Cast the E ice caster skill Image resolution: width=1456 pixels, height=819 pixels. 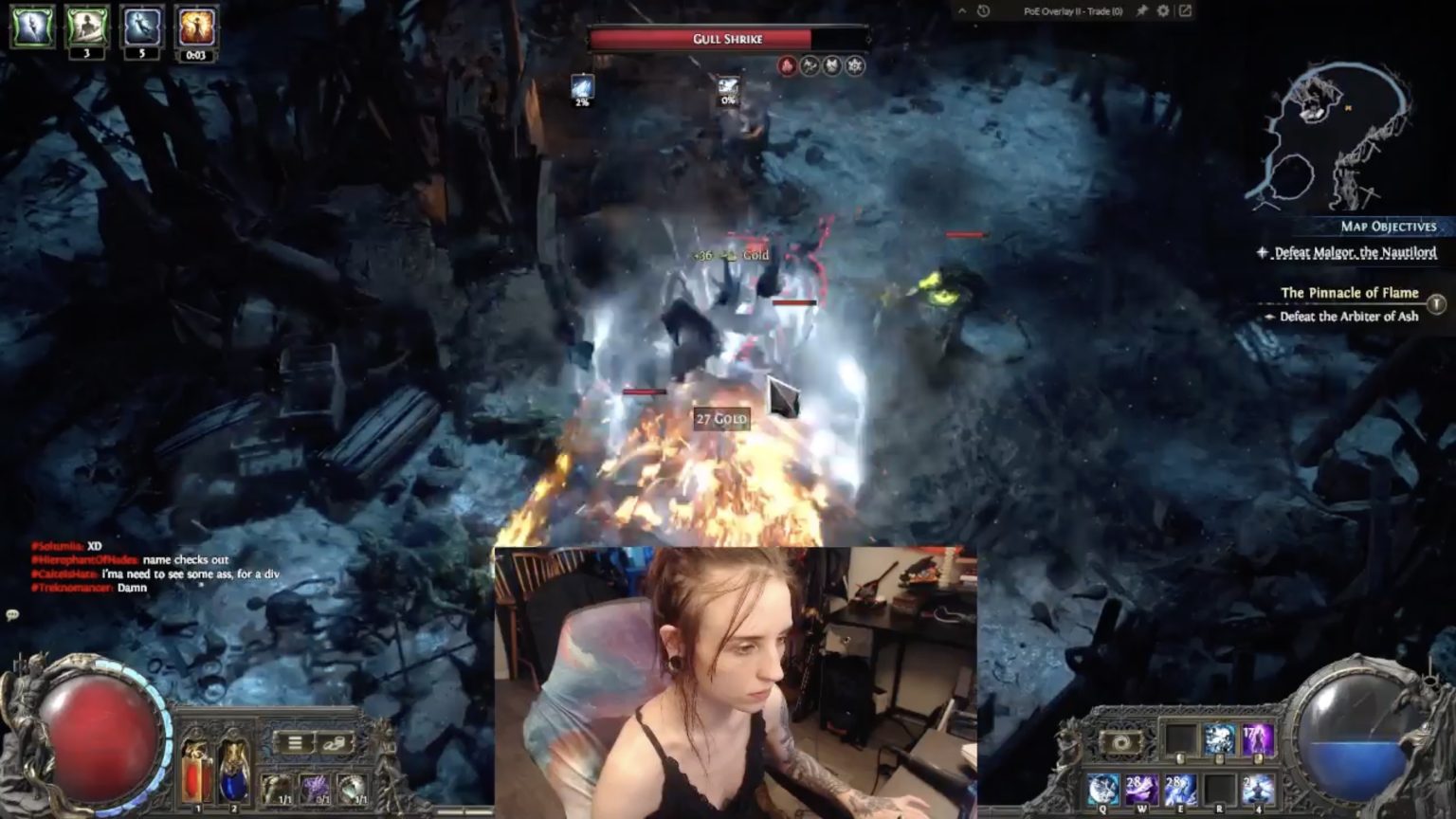tap(1180, 789)
